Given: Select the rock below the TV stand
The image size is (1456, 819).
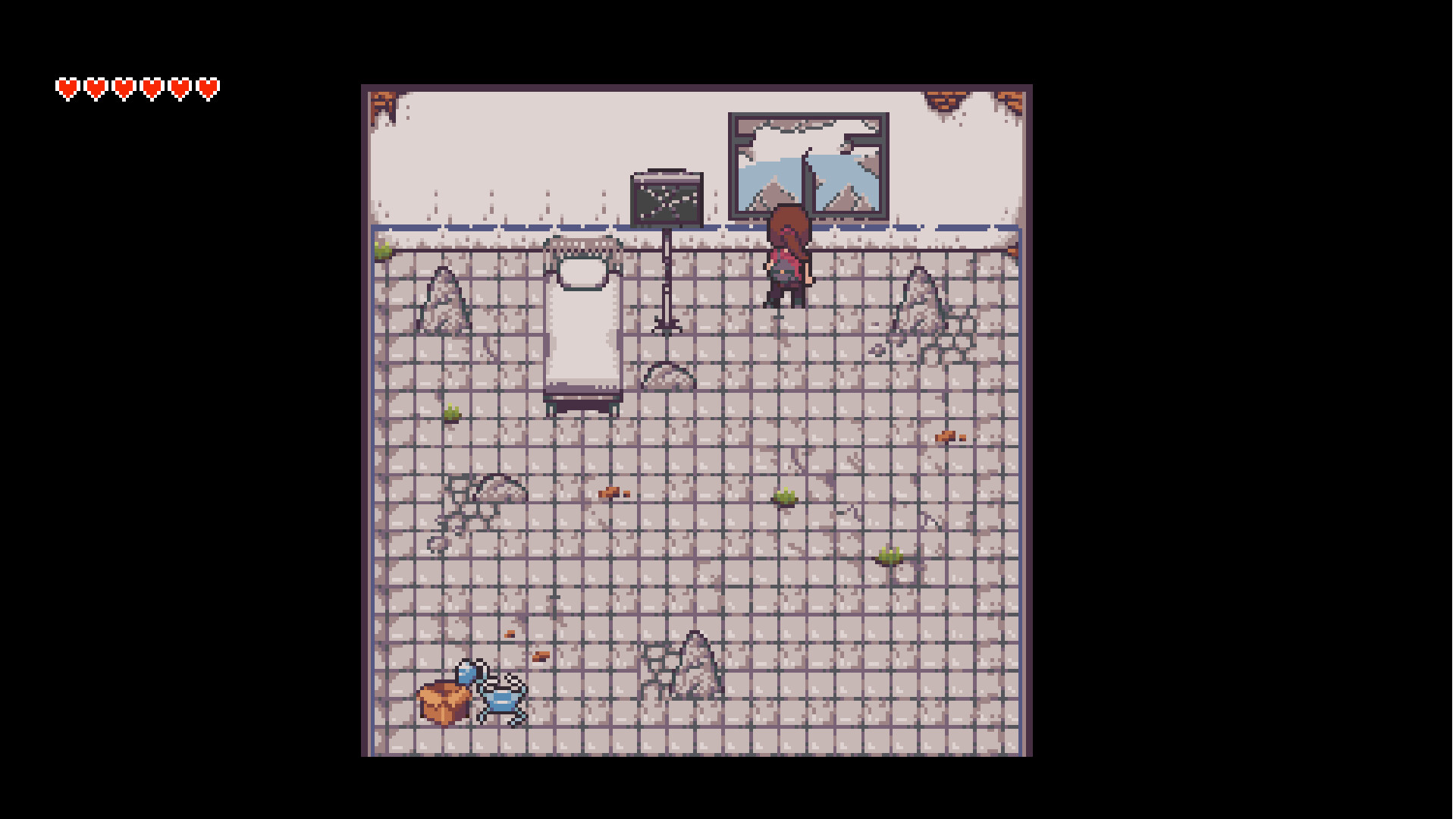Looking at the screenshot, I should (667, 375).
